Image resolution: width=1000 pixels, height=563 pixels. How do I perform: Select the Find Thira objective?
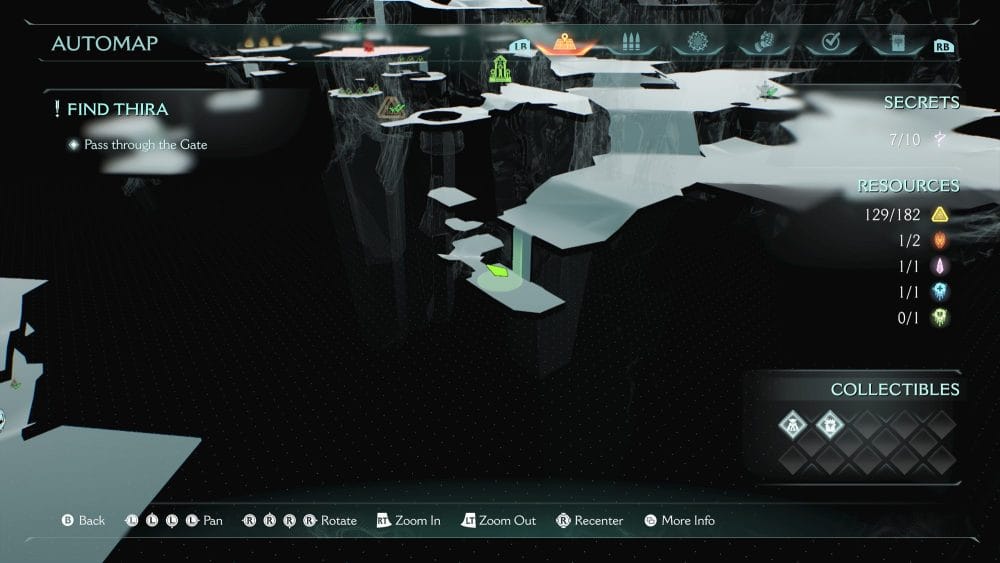point(117,109)
